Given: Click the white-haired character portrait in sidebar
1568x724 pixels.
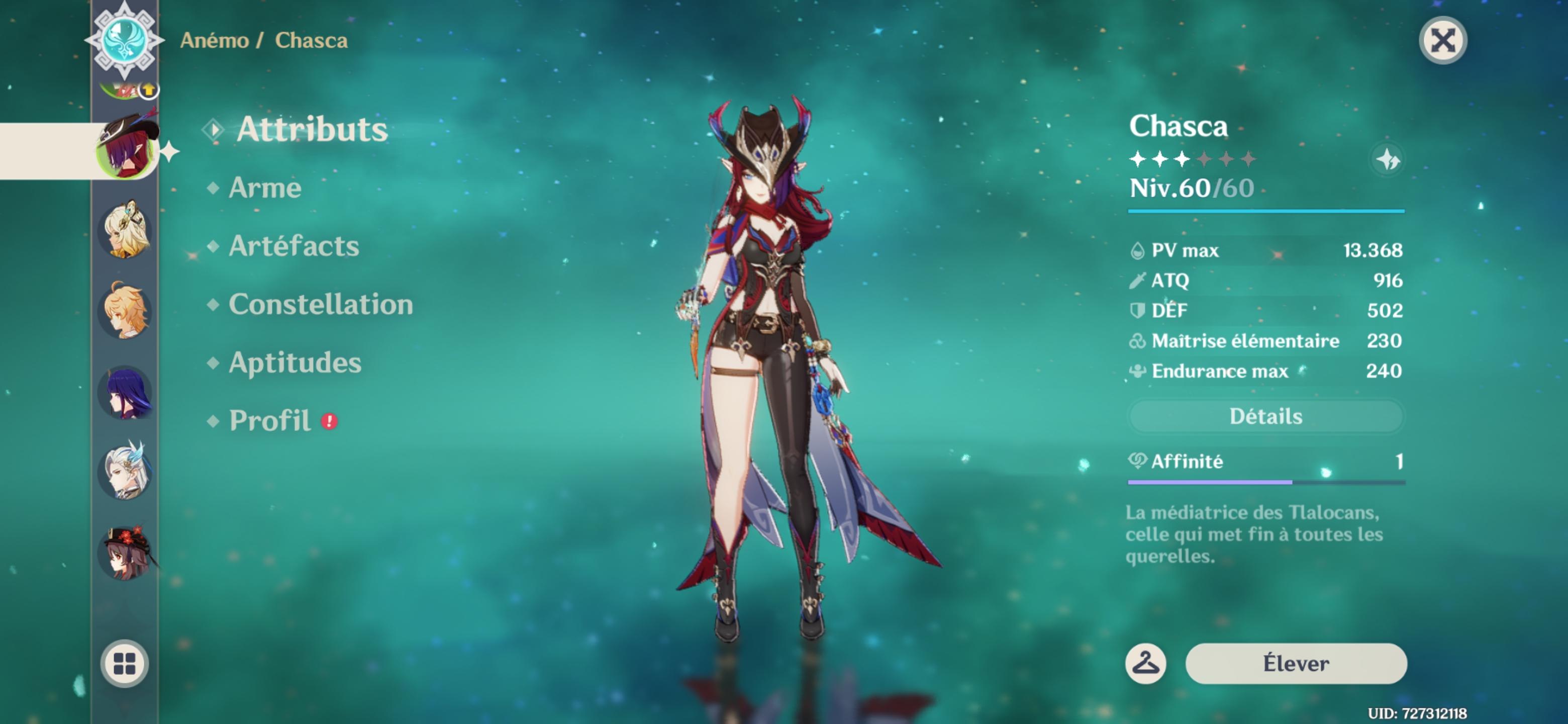Looking at the screenshot, I should click(125, 472).
